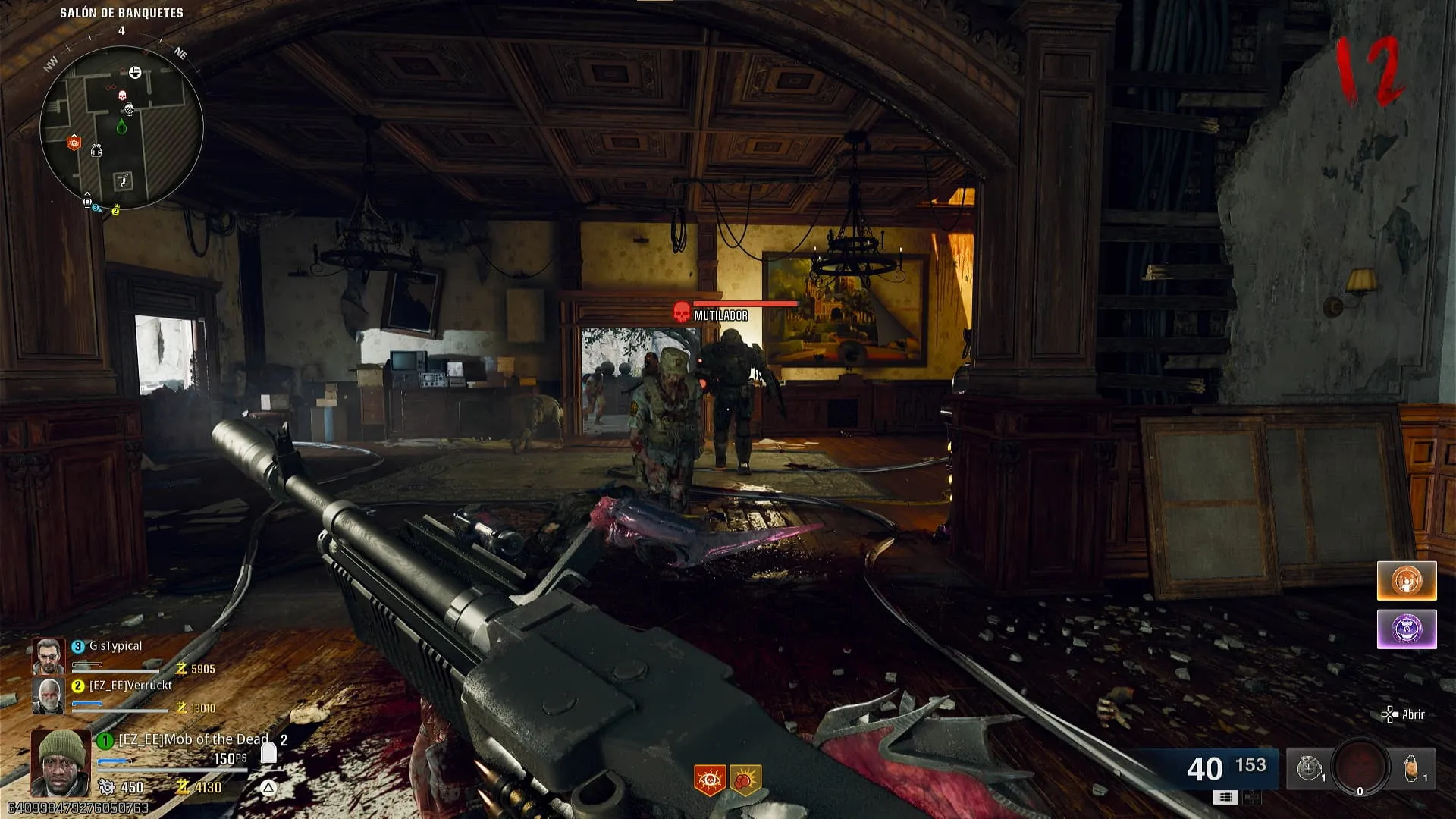The height and width of the screenshot is (819, 1456).
Task: Select the orange perk marker on minimap
Action: pyautogui.click(x=74, y=142)
